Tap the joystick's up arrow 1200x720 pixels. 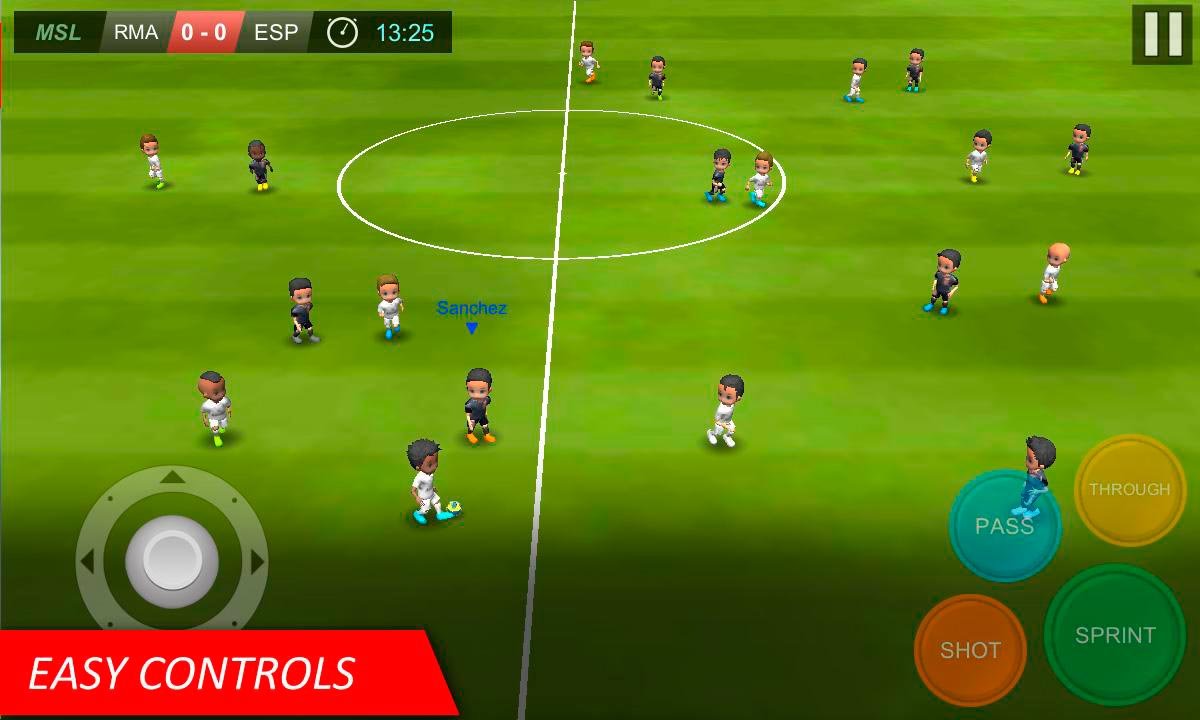pyautogui.click(x=172, y=478)
